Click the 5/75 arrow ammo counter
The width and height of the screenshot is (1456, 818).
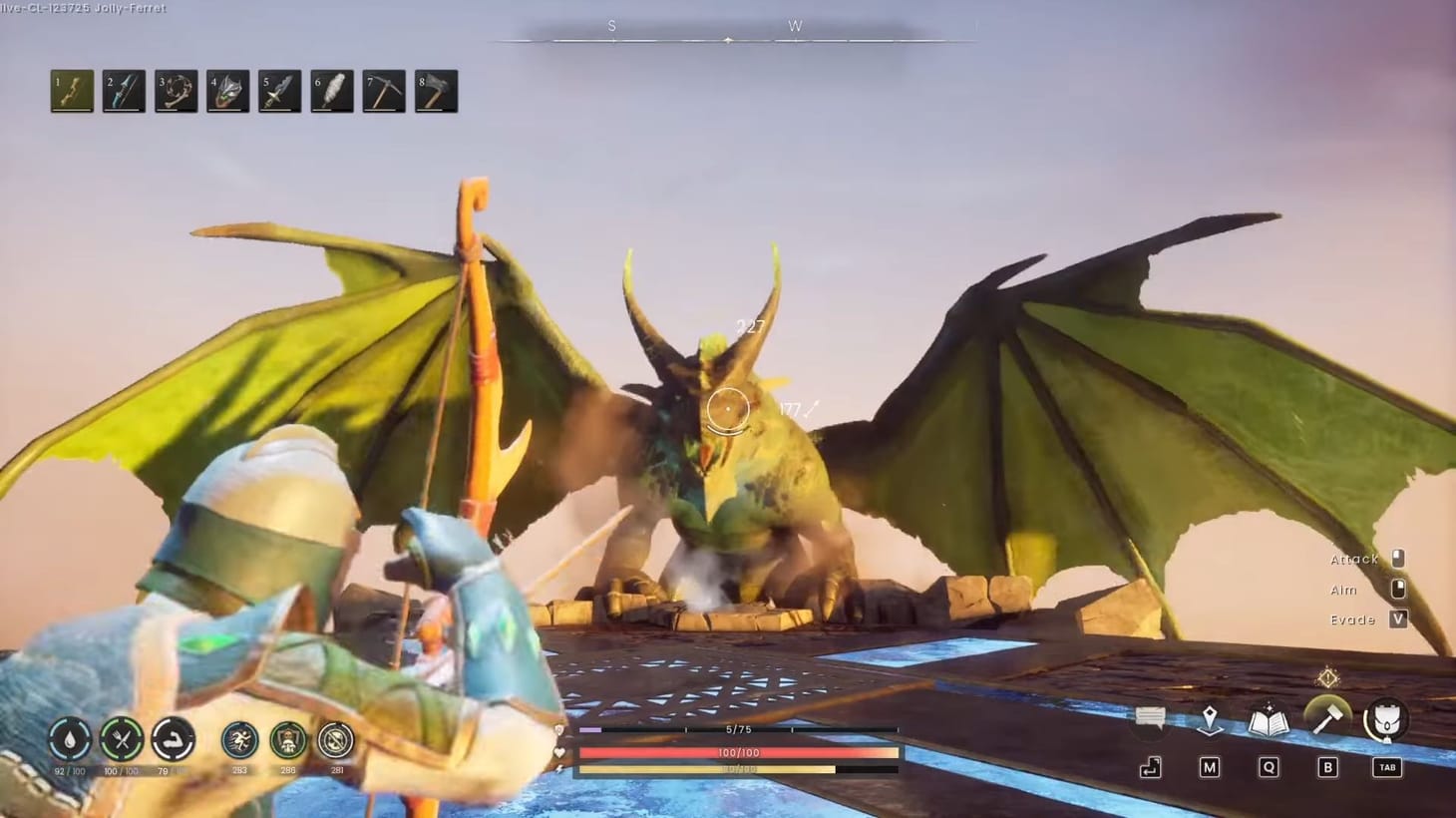pyautogui.click(x=736, y=729)
